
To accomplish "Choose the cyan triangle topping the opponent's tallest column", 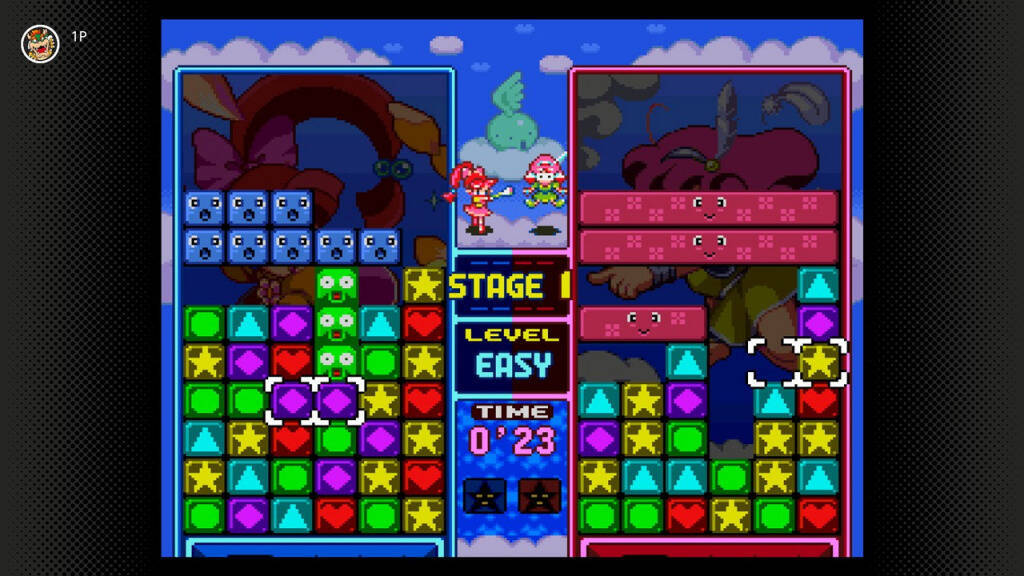I will tap(819, 285).
